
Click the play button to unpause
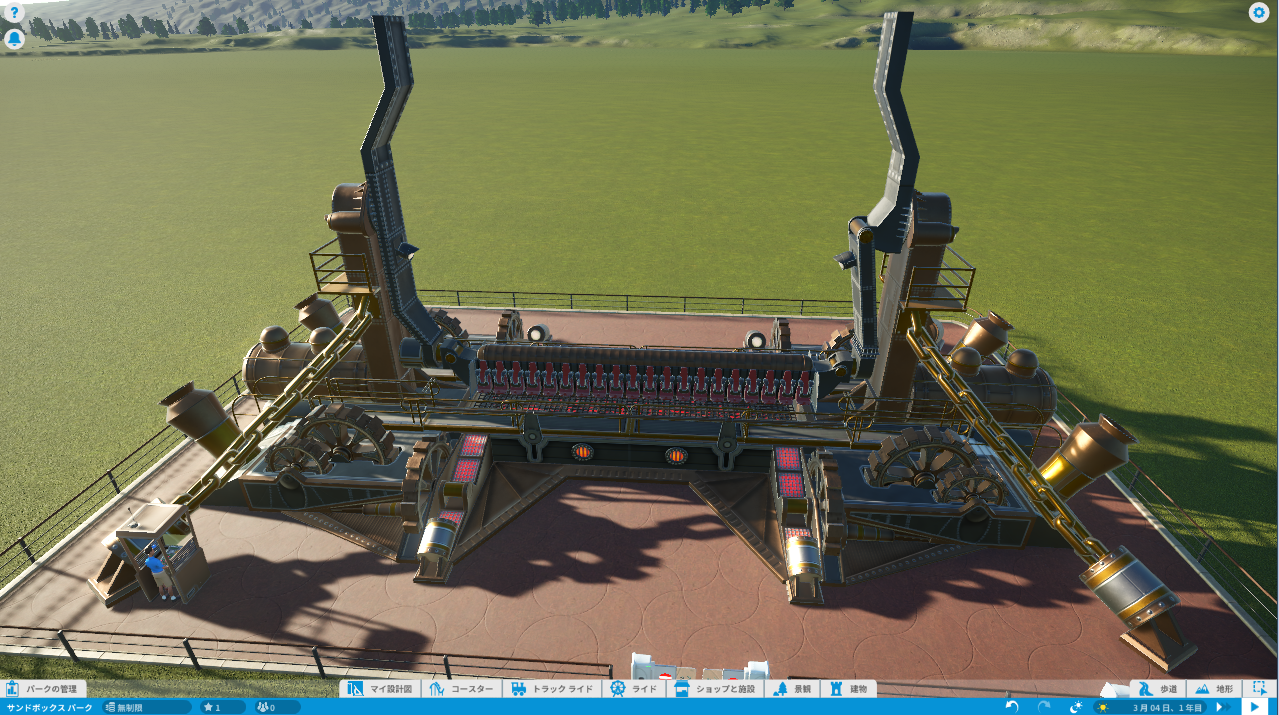tap(1256, 707)
